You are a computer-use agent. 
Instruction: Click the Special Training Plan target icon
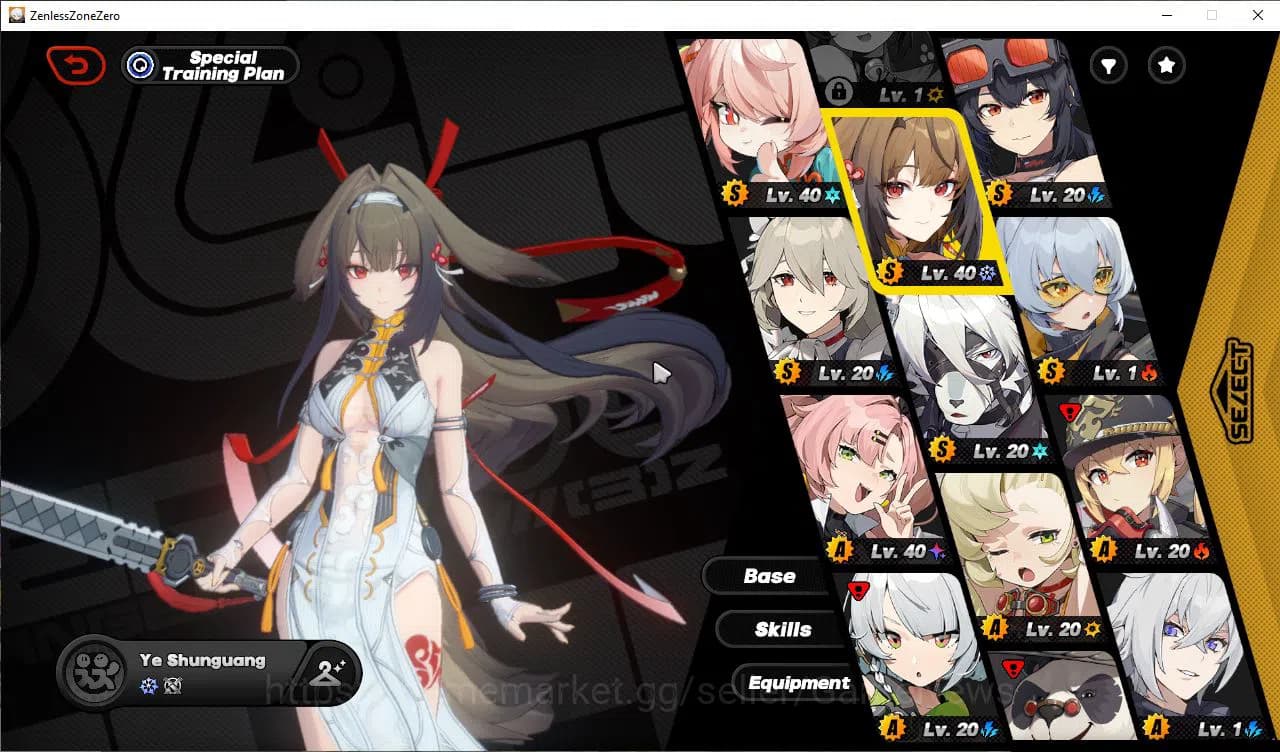point(140,65)
